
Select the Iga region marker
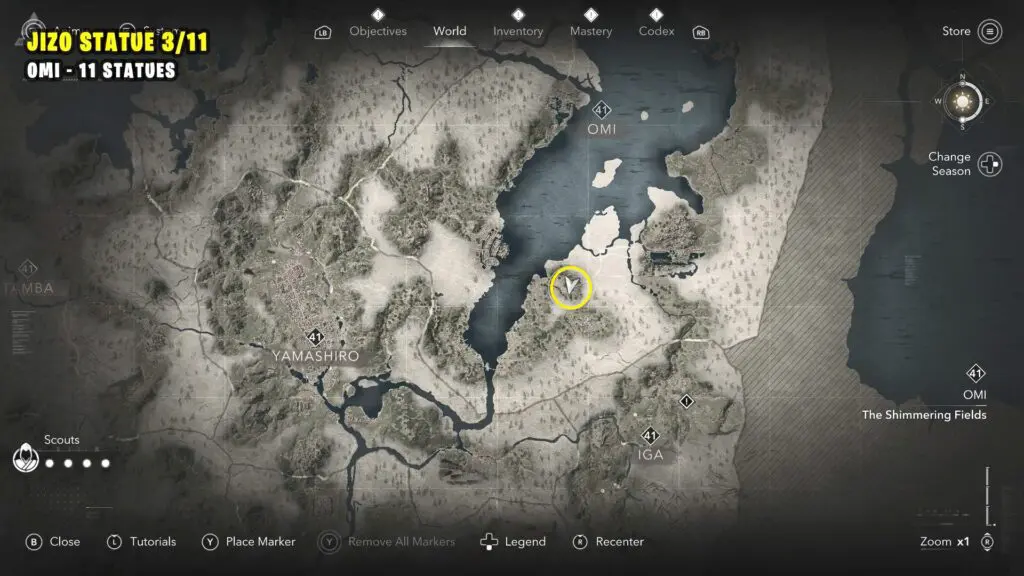(x=650, y=436)
